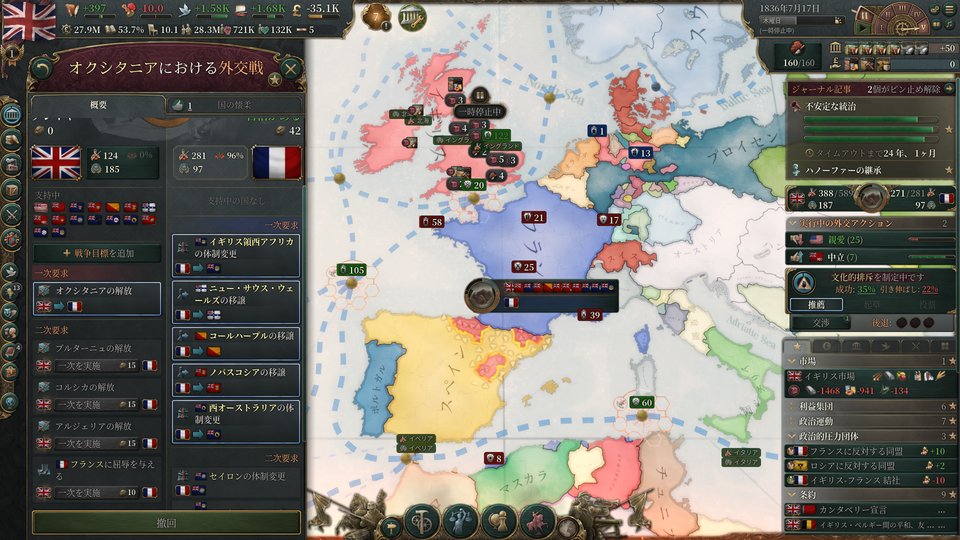
Task: Select the オクシタニアの解放 primary demand
Action: [x=97, y=298]
